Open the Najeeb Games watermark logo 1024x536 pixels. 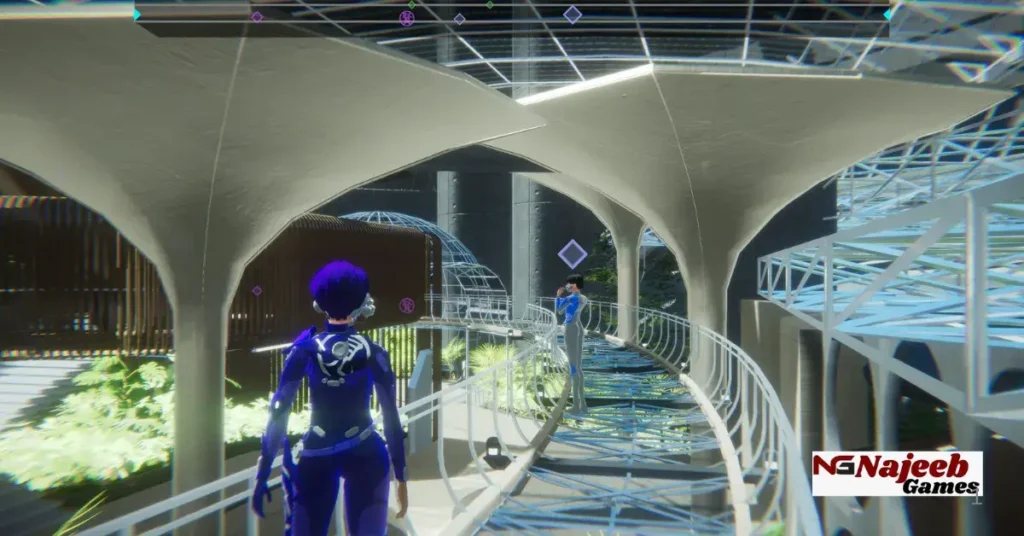[x=897, y=473]
